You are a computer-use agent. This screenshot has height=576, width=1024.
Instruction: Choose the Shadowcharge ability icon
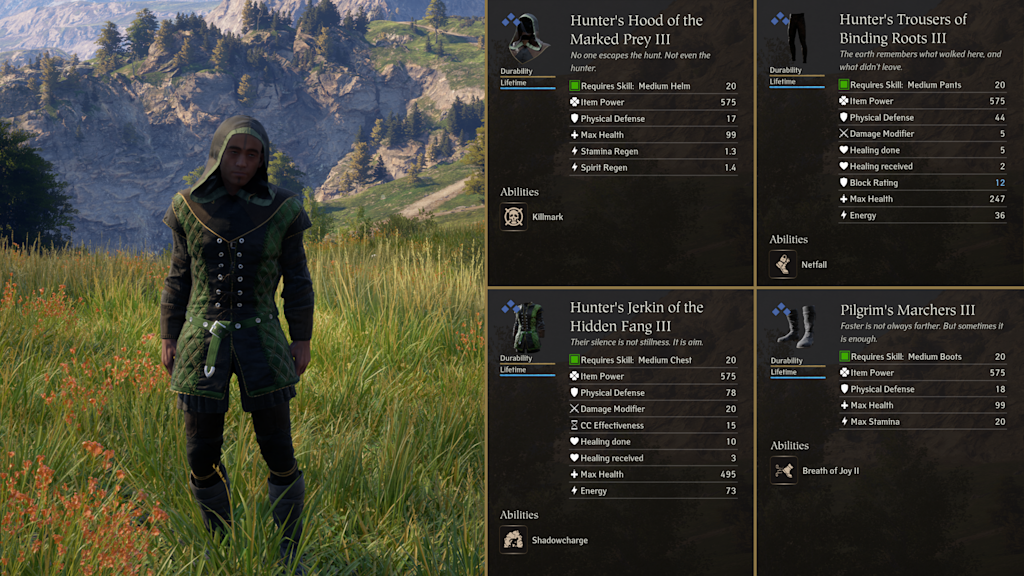(514, 540)
